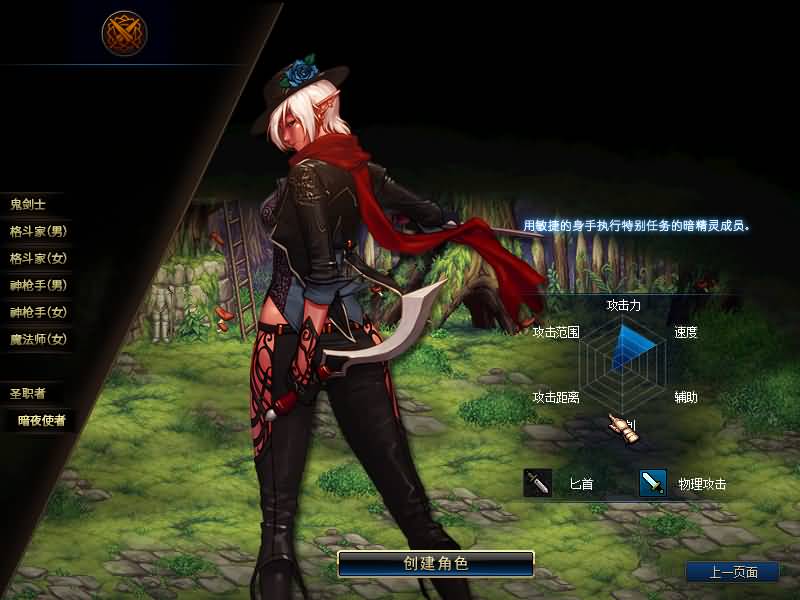800x600 pixels.
Task: Go back with the 上一页面 button
Action: click(x=731, y=572)
